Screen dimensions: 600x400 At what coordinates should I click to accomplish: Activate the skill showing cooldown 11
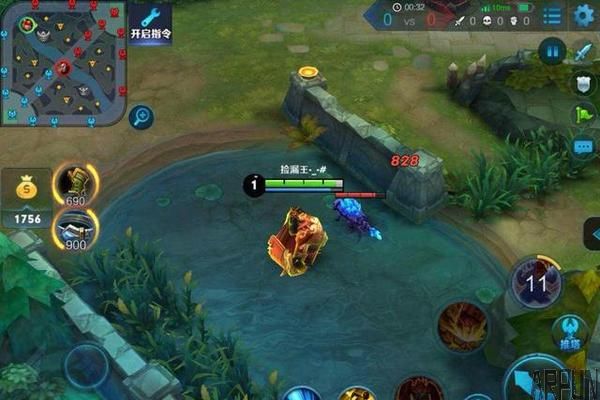click(x=537, y=282)
